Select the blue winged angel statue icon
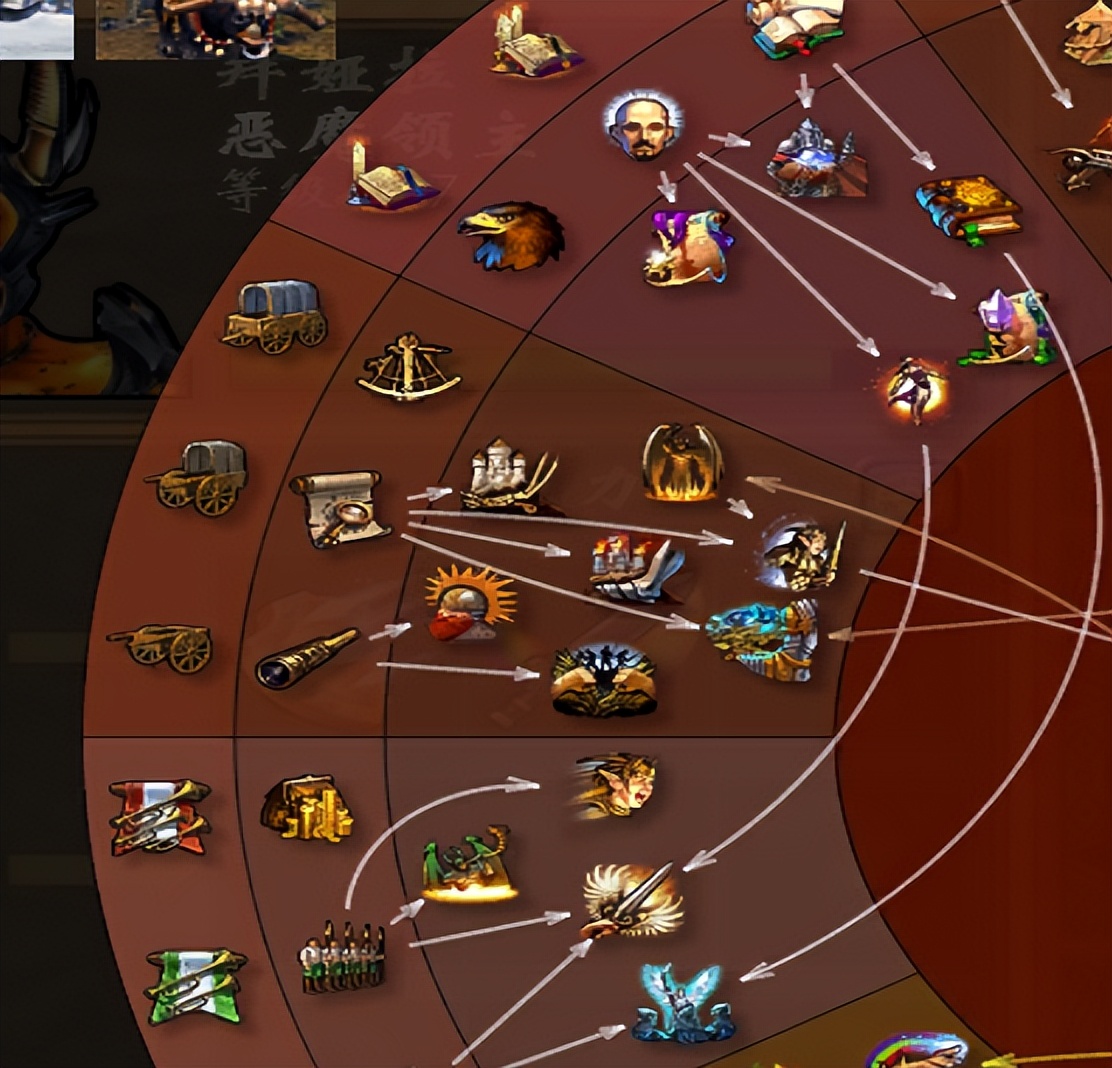Viewport: 1112px width, 1068px height. click(684, 1003)
